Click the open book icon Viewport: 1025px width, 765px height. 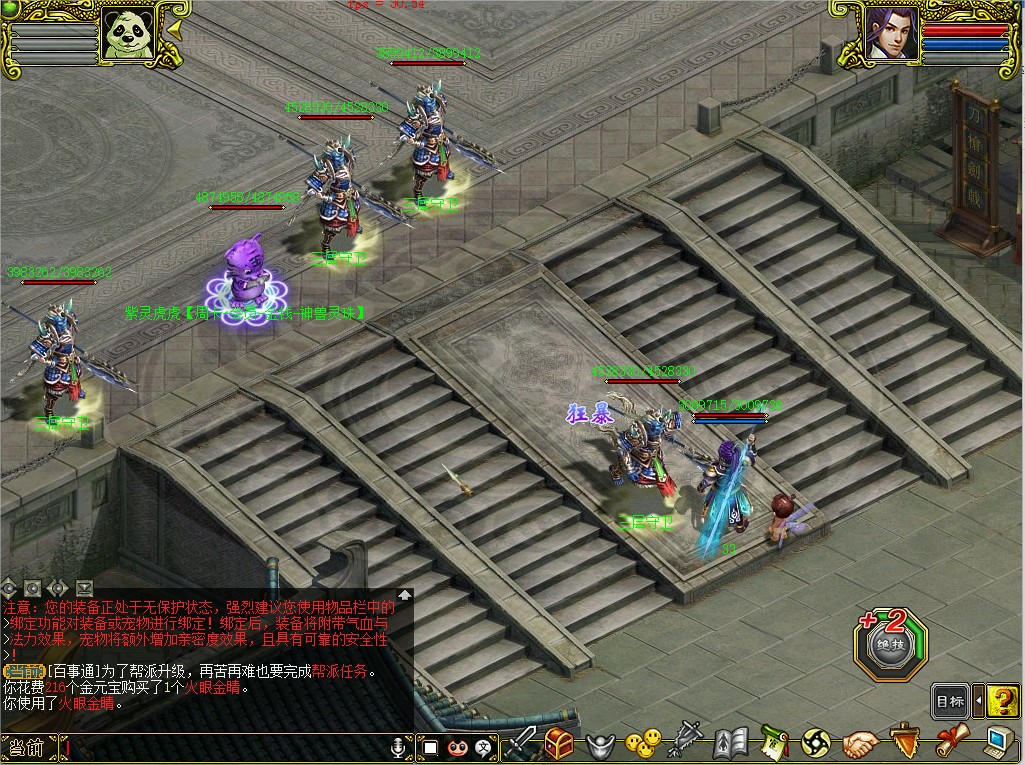point(731,743)
